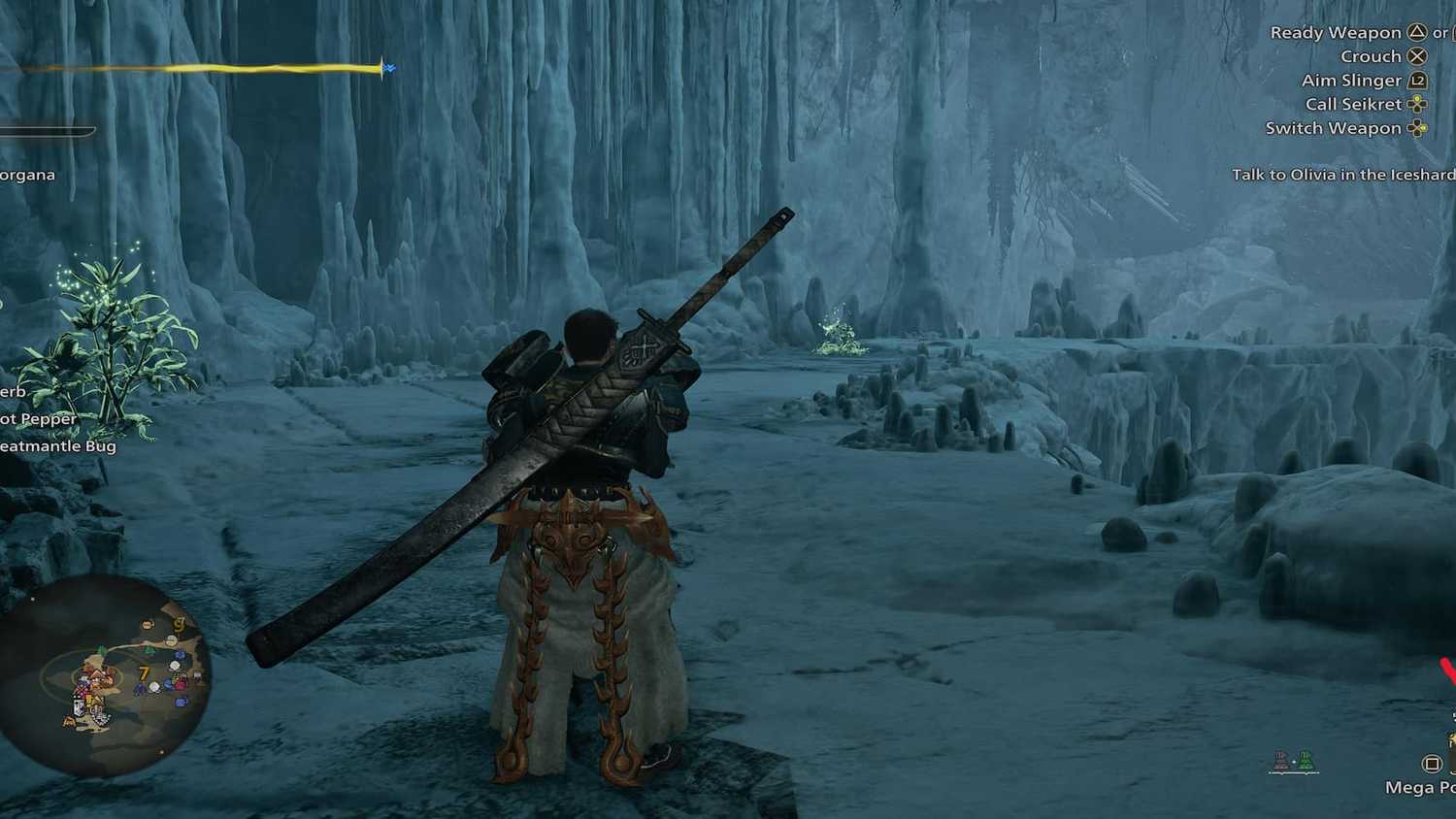This screenshot has width=1456, height=819.
Task: Click the grey companion status icon bottom right
Action: point(1280,760)
